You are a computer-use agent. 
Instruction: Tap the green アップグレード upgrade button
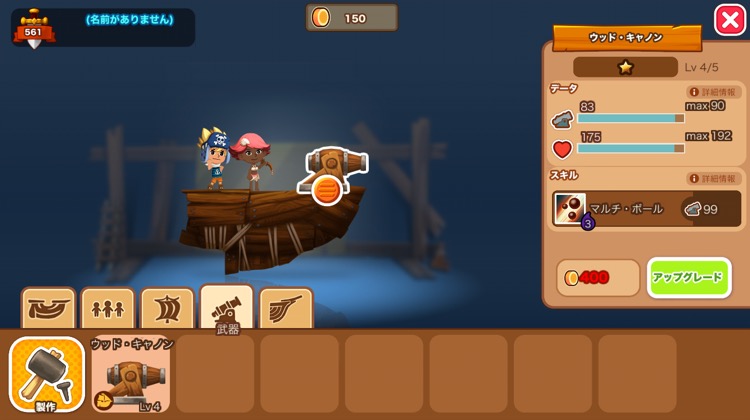click(689, 278)
